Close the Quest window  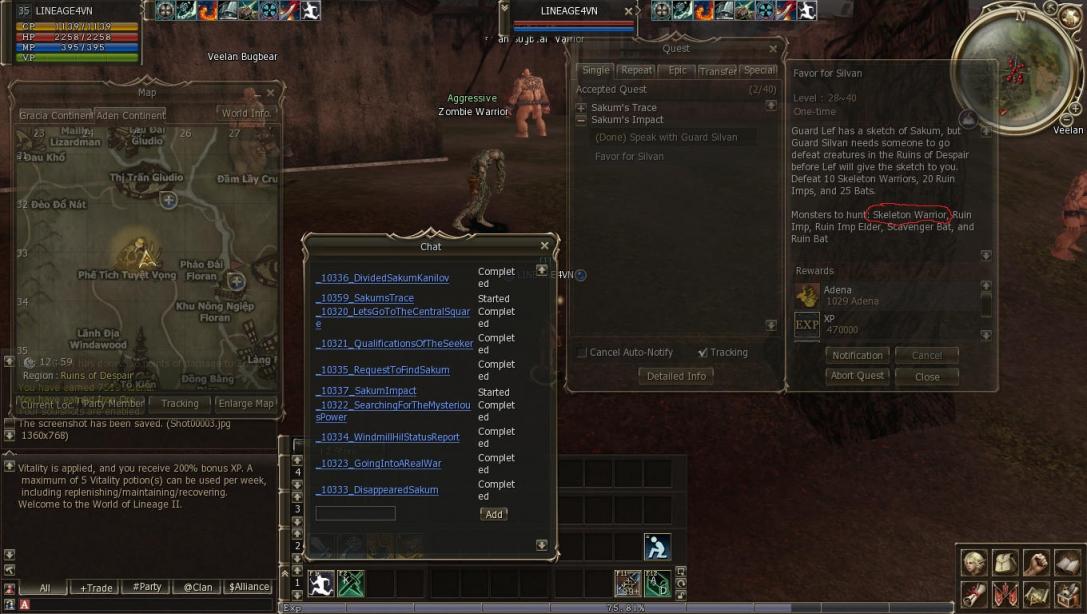pyautogui.click(x=773, y=49)
